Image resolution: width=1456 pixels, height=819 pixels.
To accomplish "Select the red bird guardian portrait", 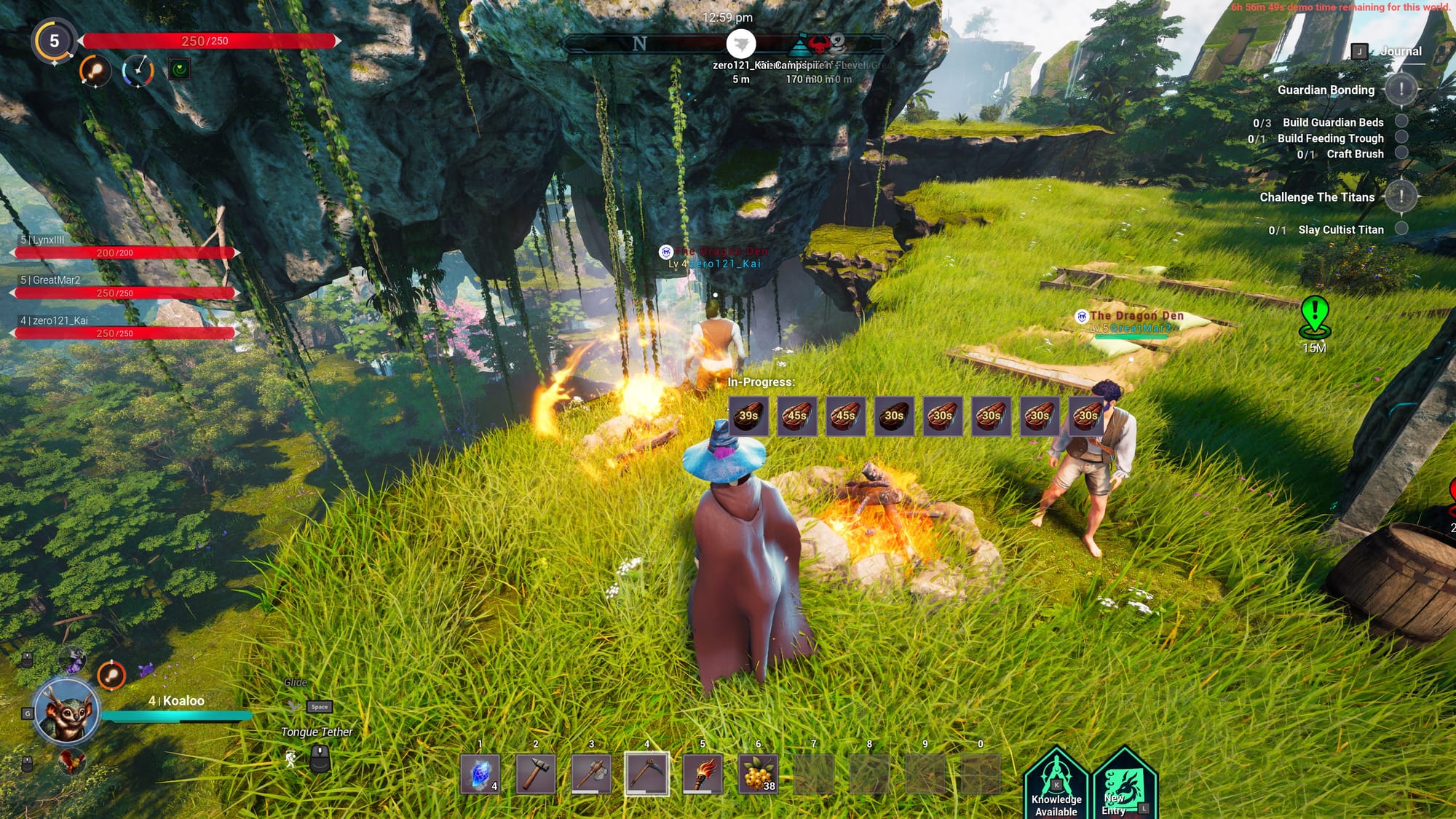I will [x=71, y=761].
